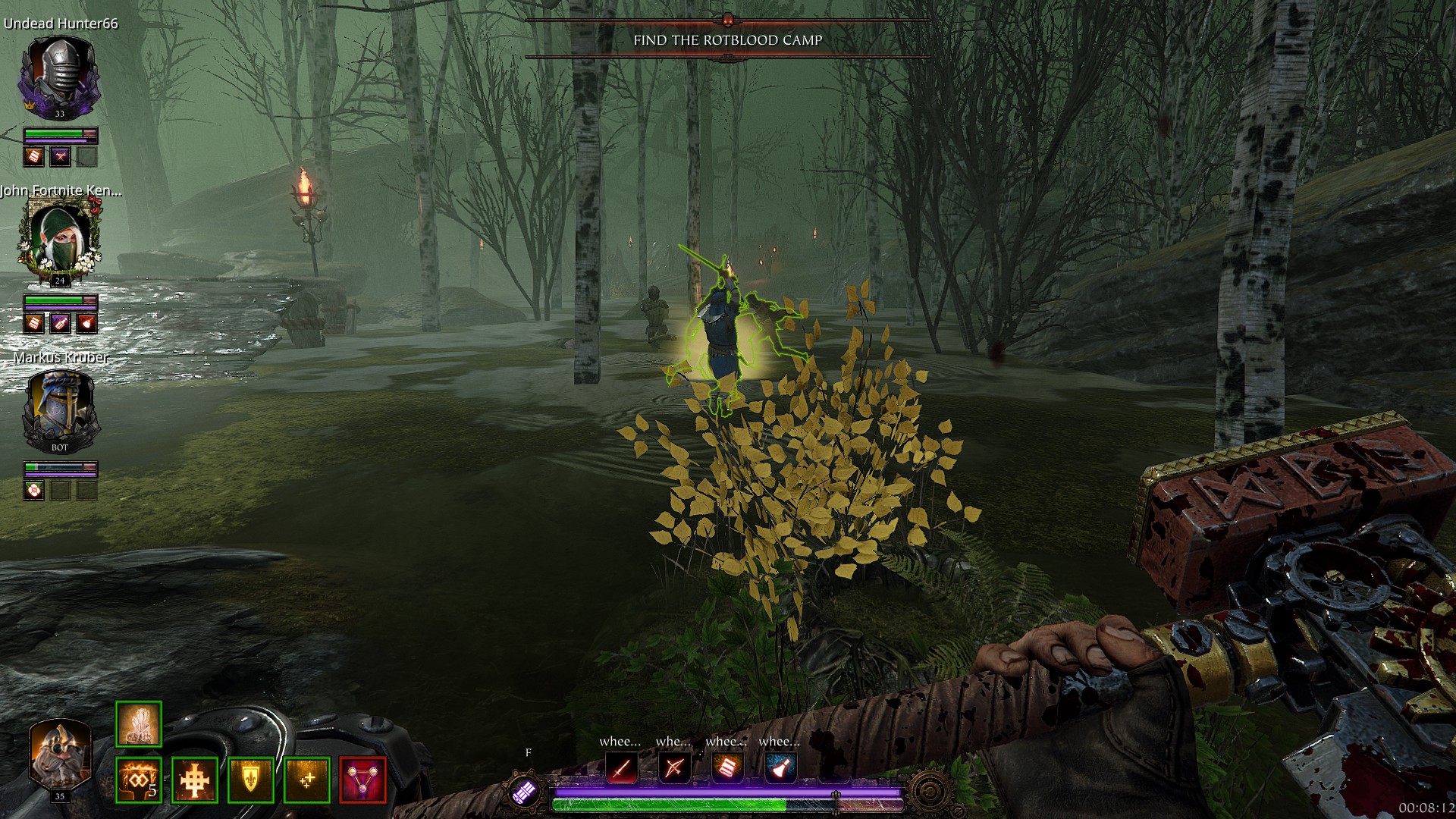
Task: Choose the healing bandage item slot
Action: tap(727, 769)
